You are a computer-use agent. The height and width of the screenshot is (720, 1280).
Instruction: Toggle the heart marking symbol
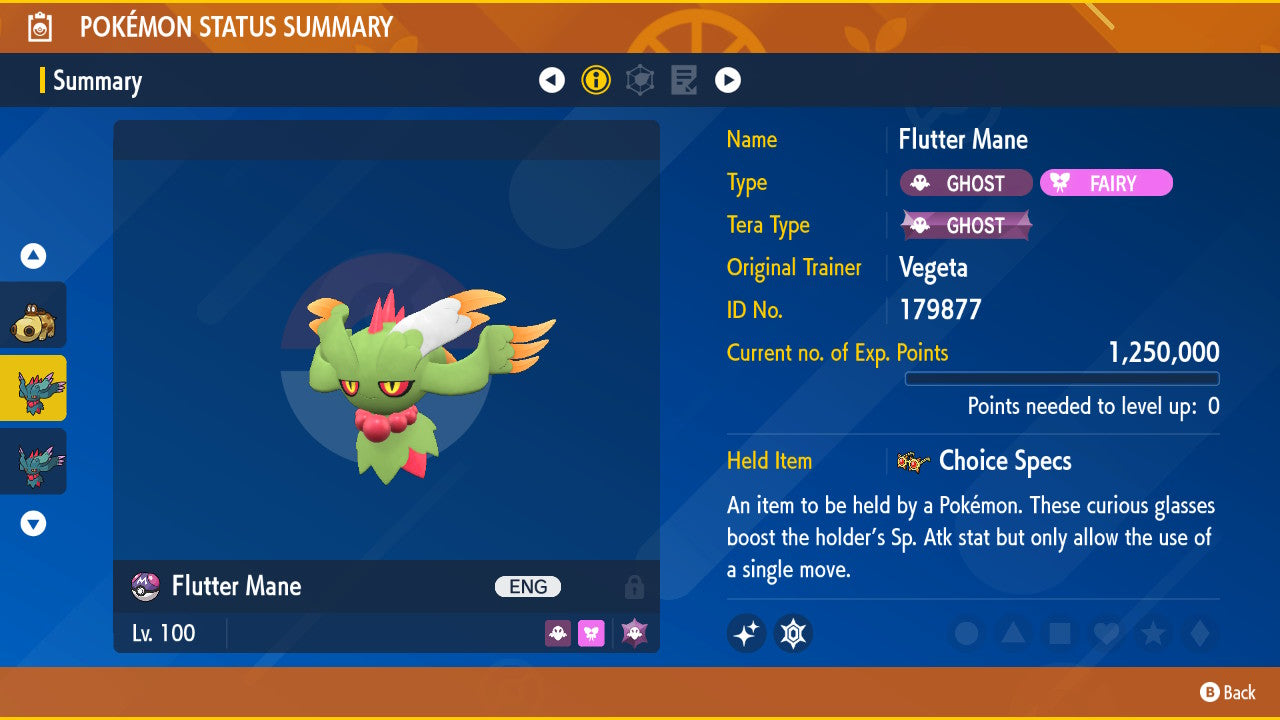[x=1106, y=634]
